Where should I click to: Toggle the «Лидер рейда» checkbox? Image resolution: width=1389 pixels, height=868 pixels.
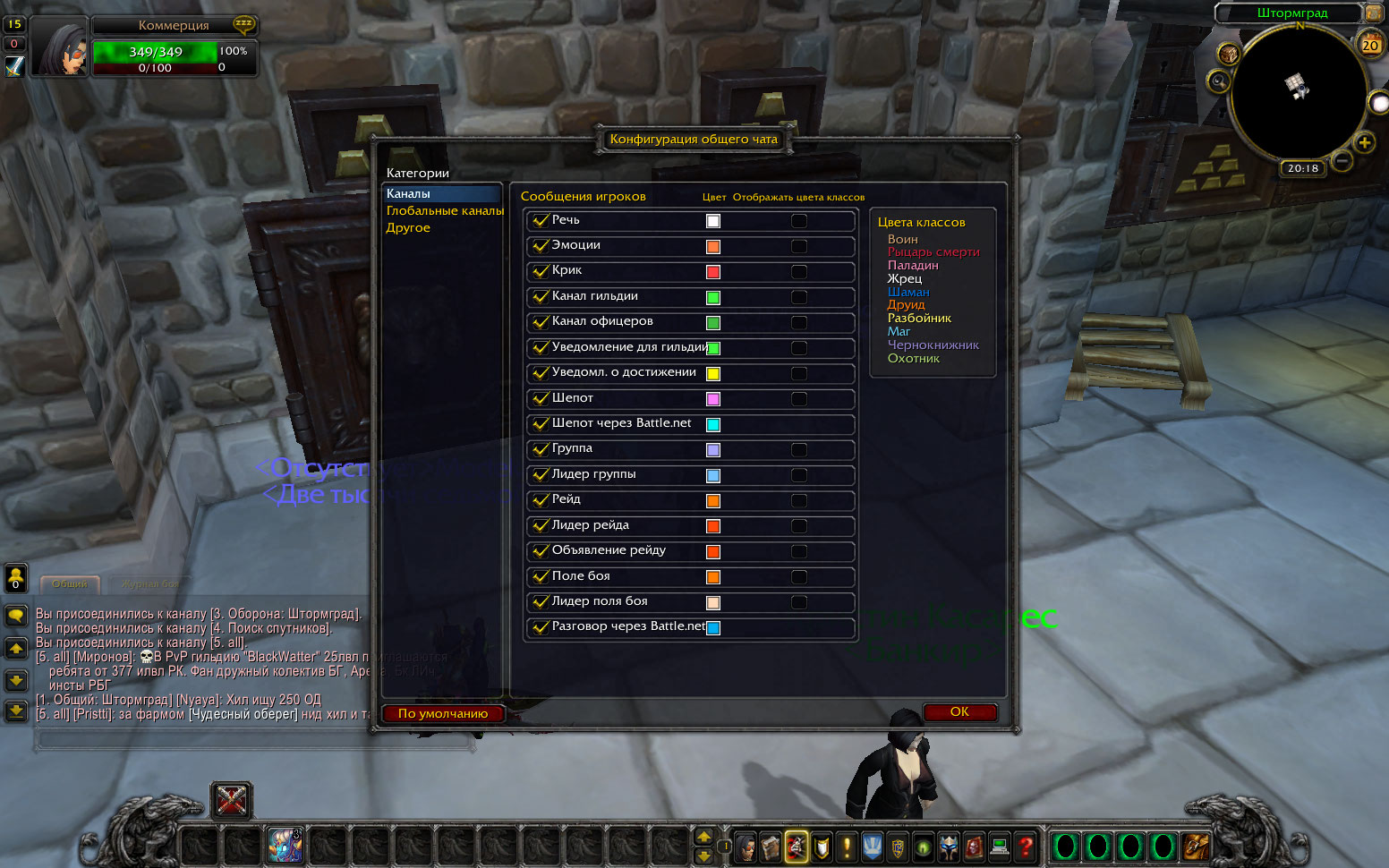(540, 526)
